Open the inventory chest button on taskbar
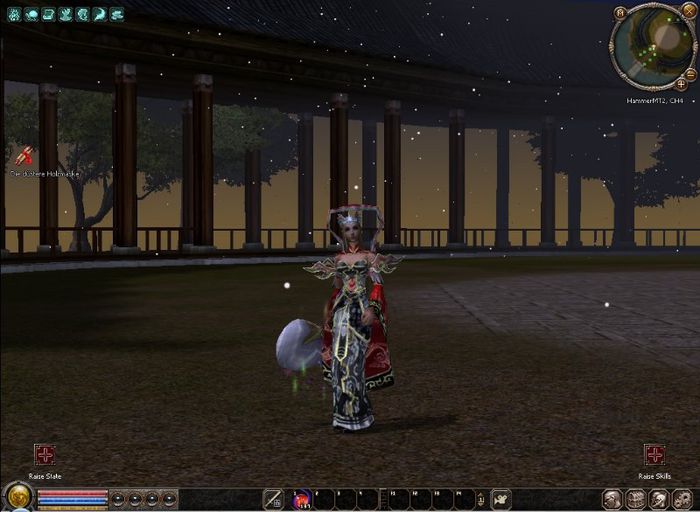 point(635,499)
